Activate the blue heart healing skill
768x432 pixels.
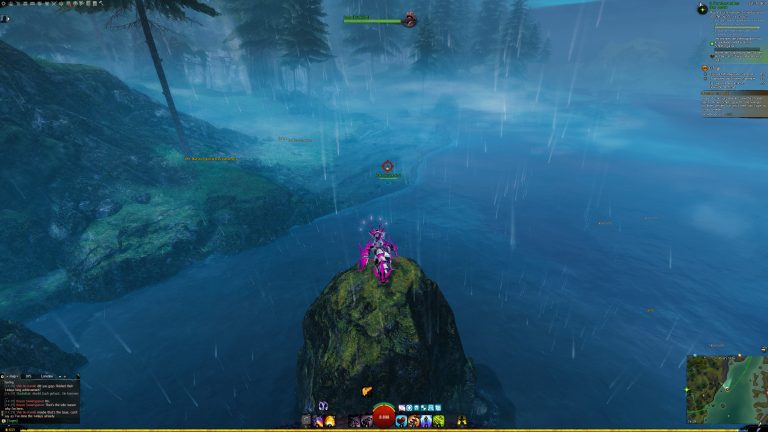(402, 422)
